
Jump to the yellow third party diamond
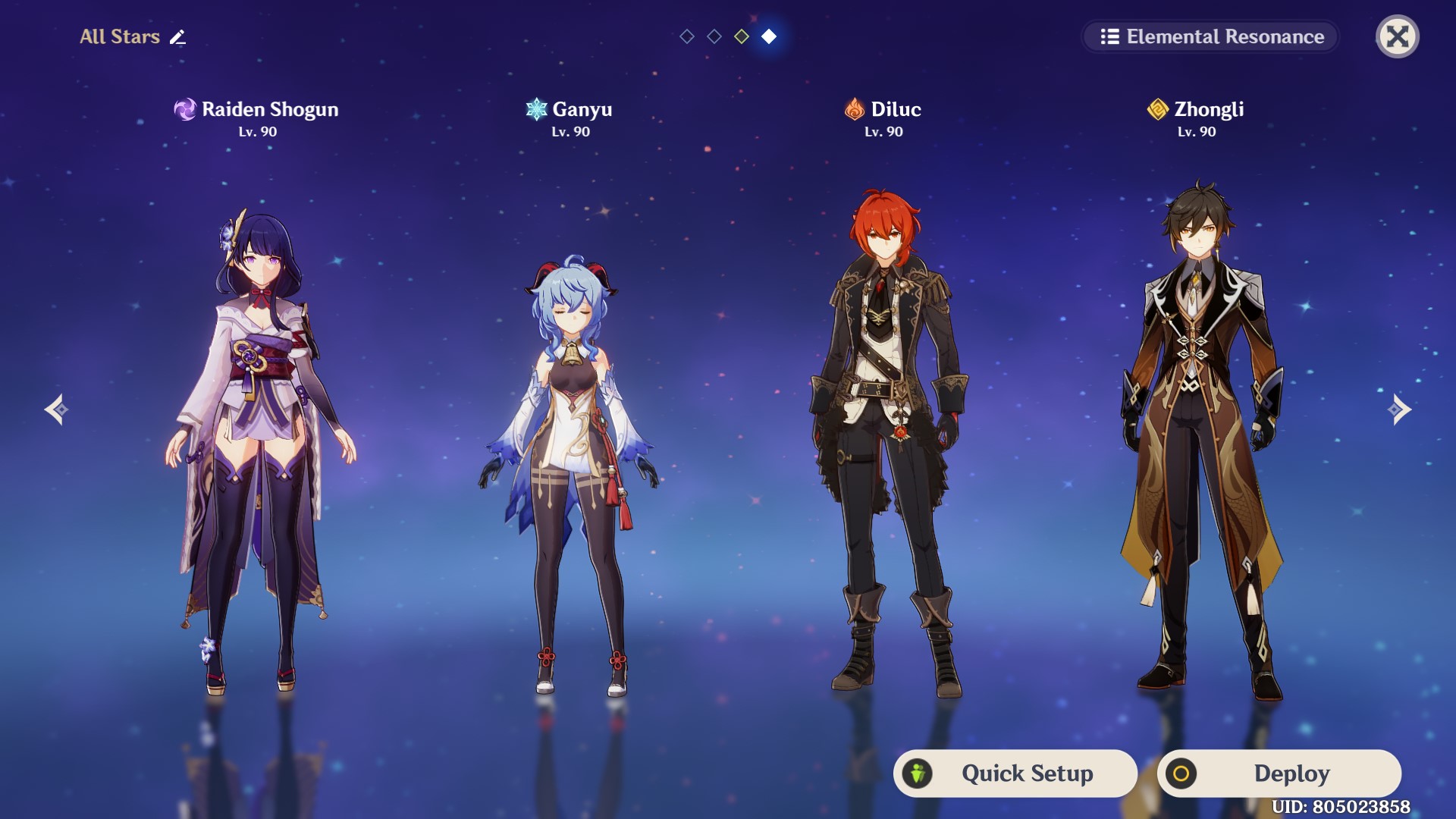(742, 36)
